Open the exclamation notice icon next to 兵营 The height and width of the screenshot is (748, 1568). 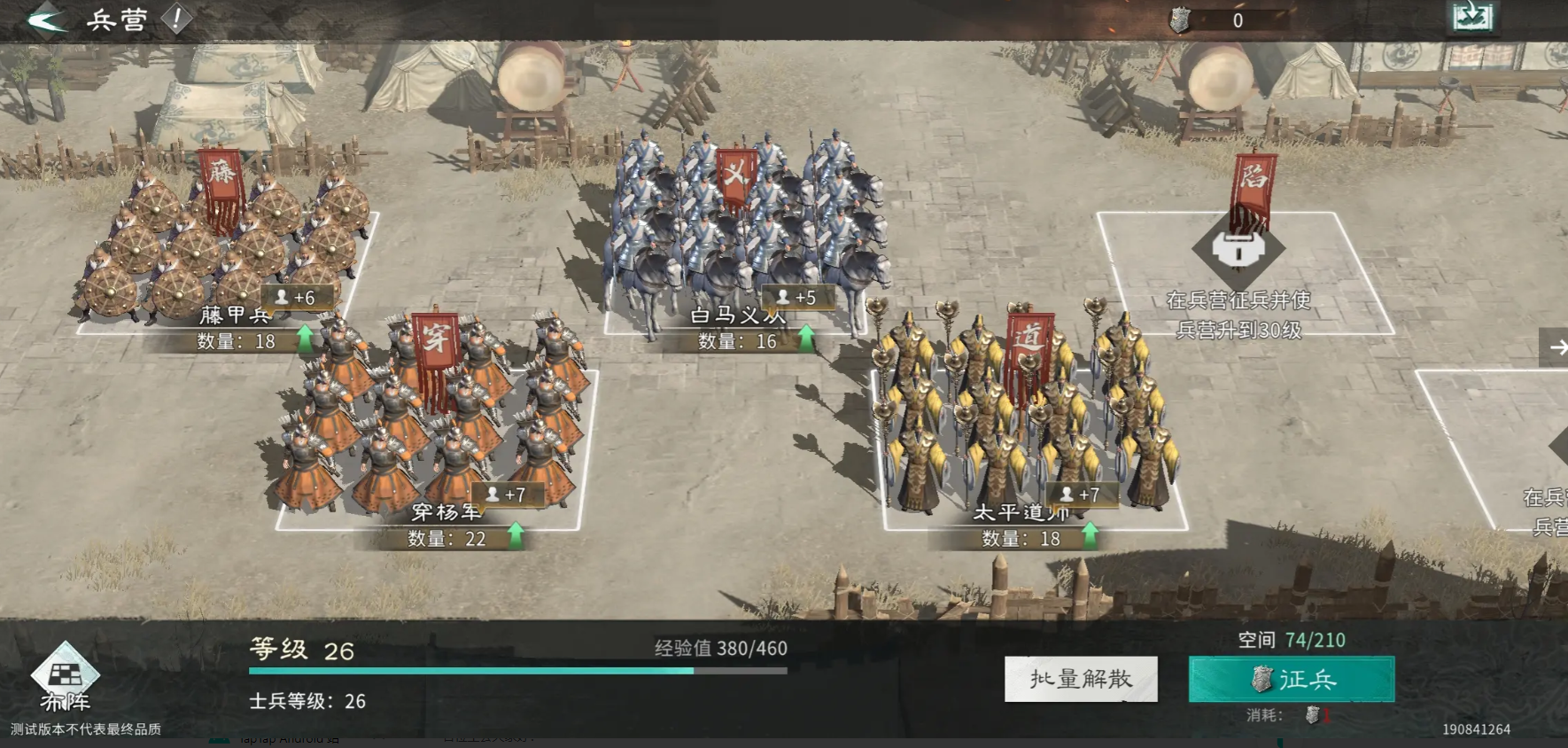pyautogui.click(x=175, y=18)
